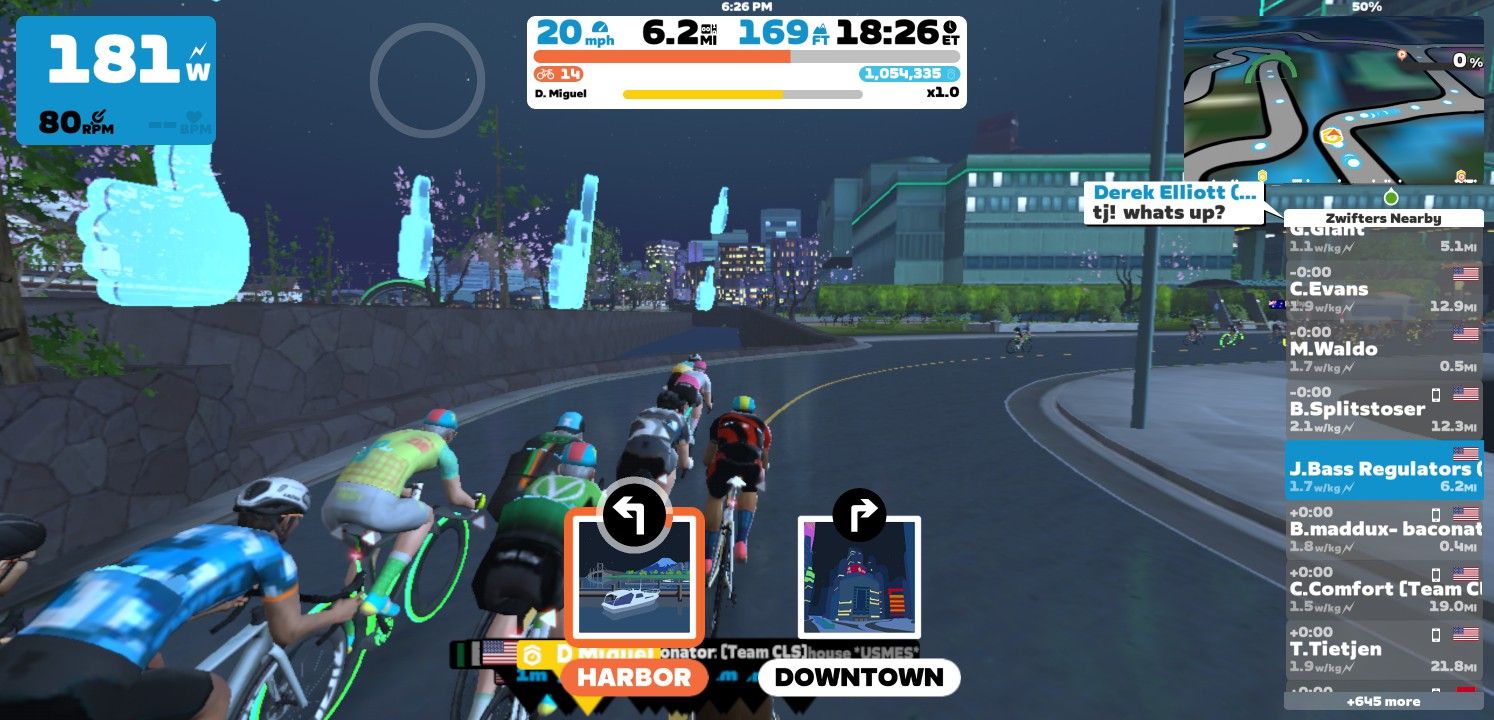Click the left-turn arrow above the Harbor preview

(634, 513)
